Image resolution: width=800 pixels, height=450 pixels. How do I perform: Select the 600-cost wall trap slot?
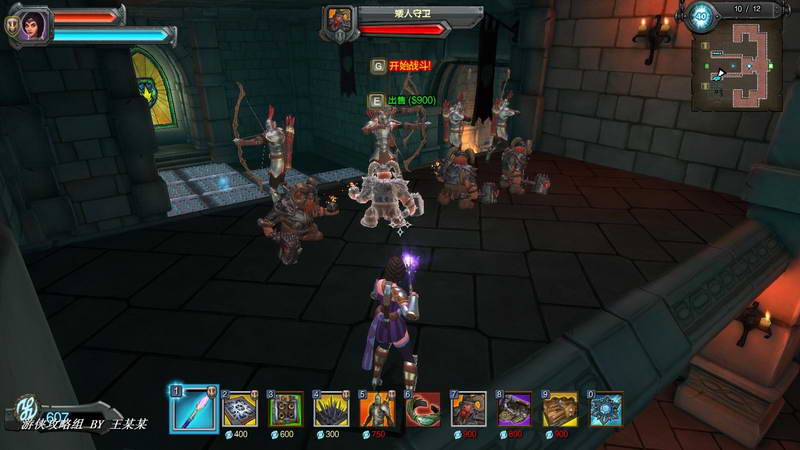pyautogui.click(x=287, y=409)
